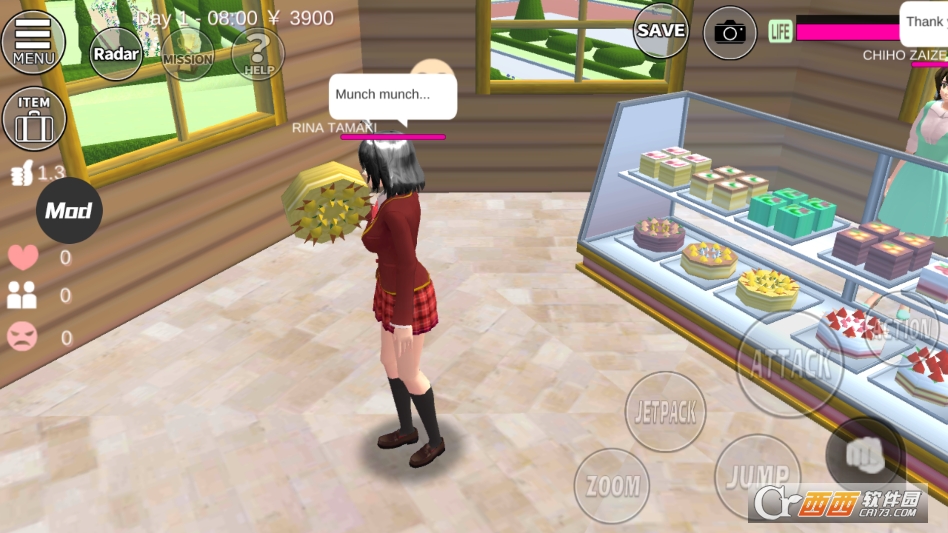Open the Mod menu
The height and width of the screenshot is (533, 948).
[x=69, y=210]
